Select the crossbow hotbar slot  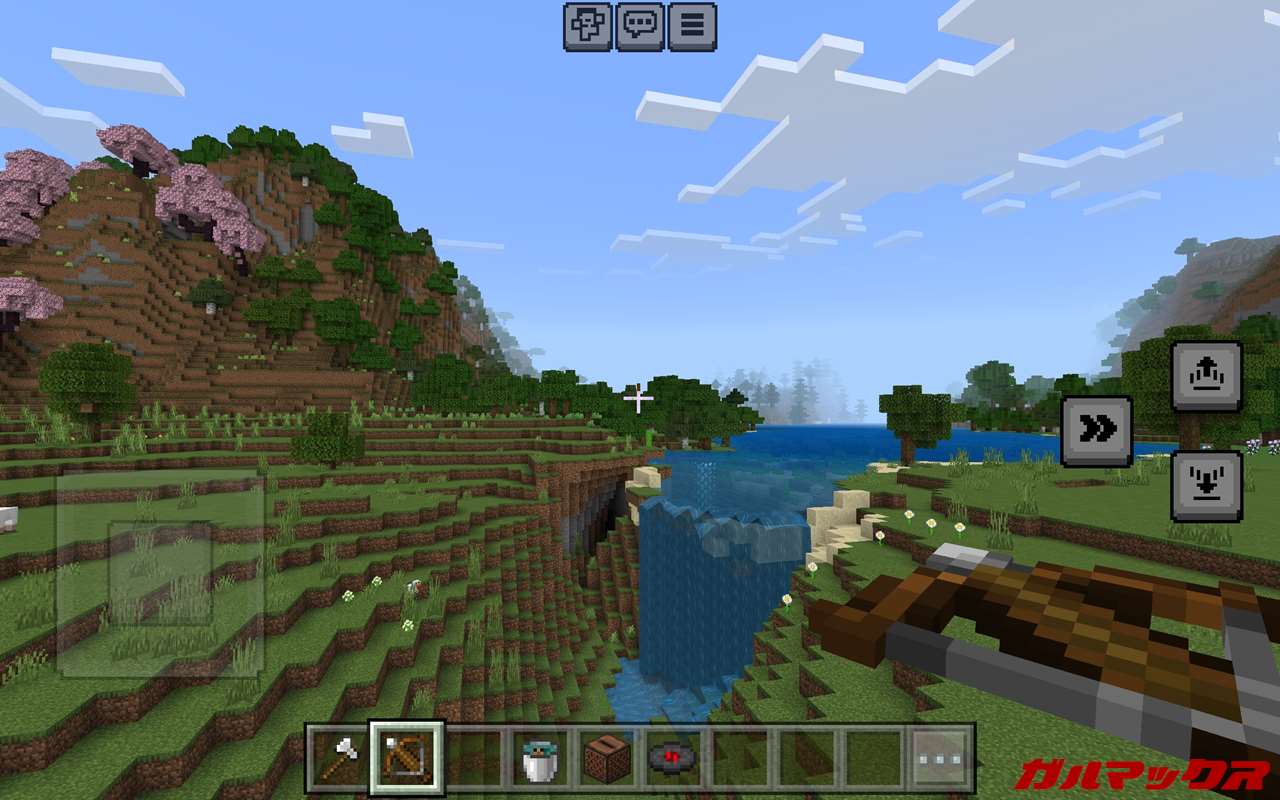click(406, 759)
